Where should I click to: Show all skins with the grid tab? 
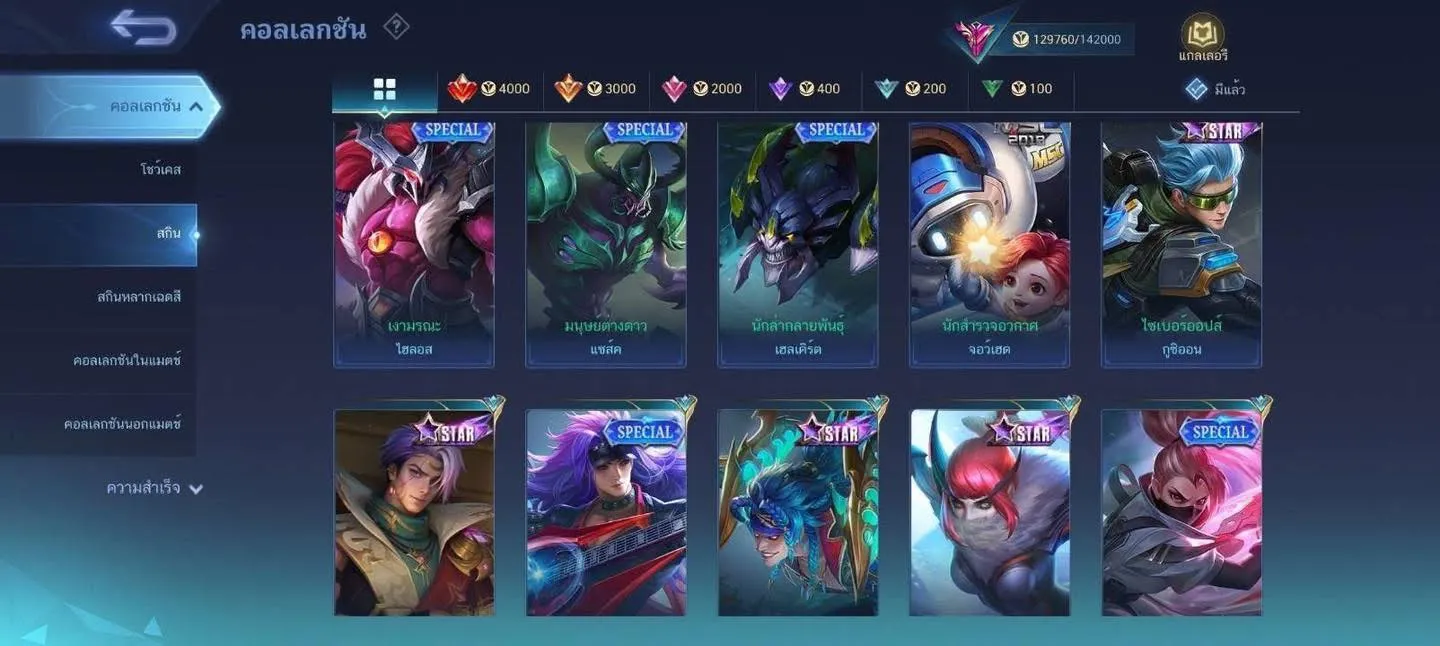click(385, 89)
